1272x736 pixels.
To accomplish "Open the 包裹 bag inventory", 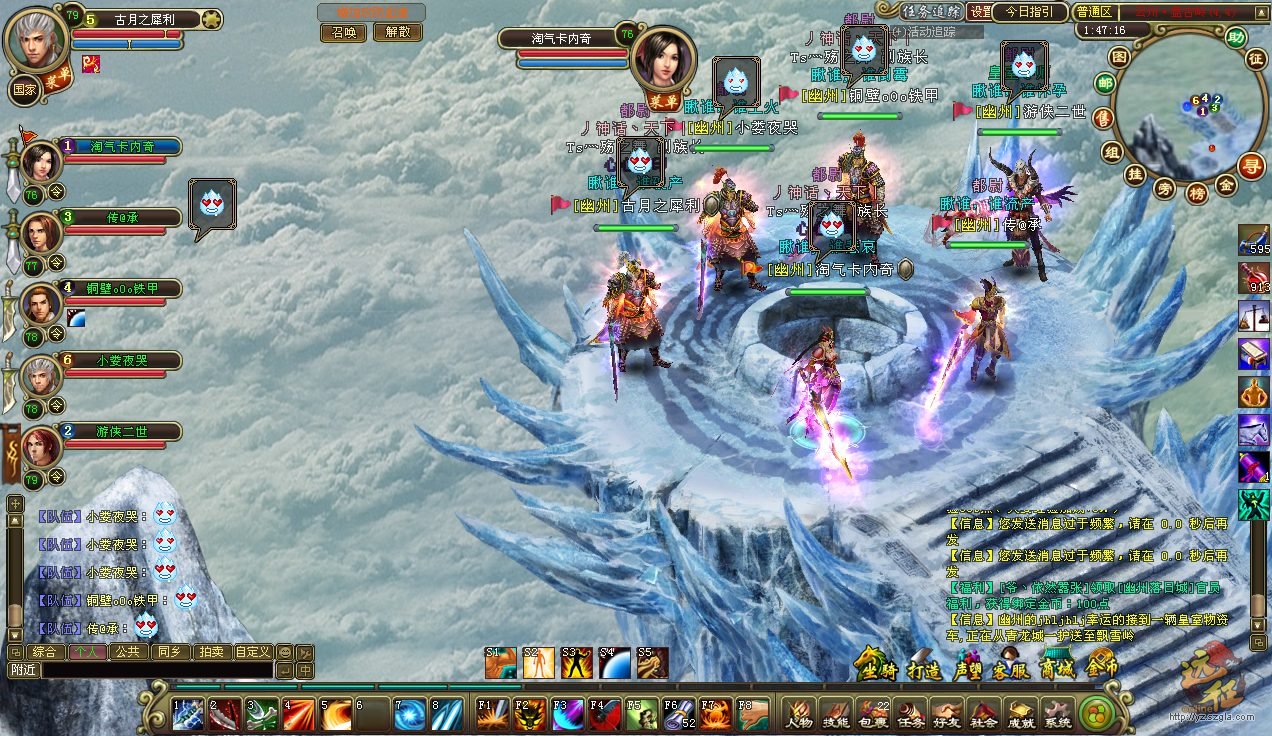I will tap(873, 711).
